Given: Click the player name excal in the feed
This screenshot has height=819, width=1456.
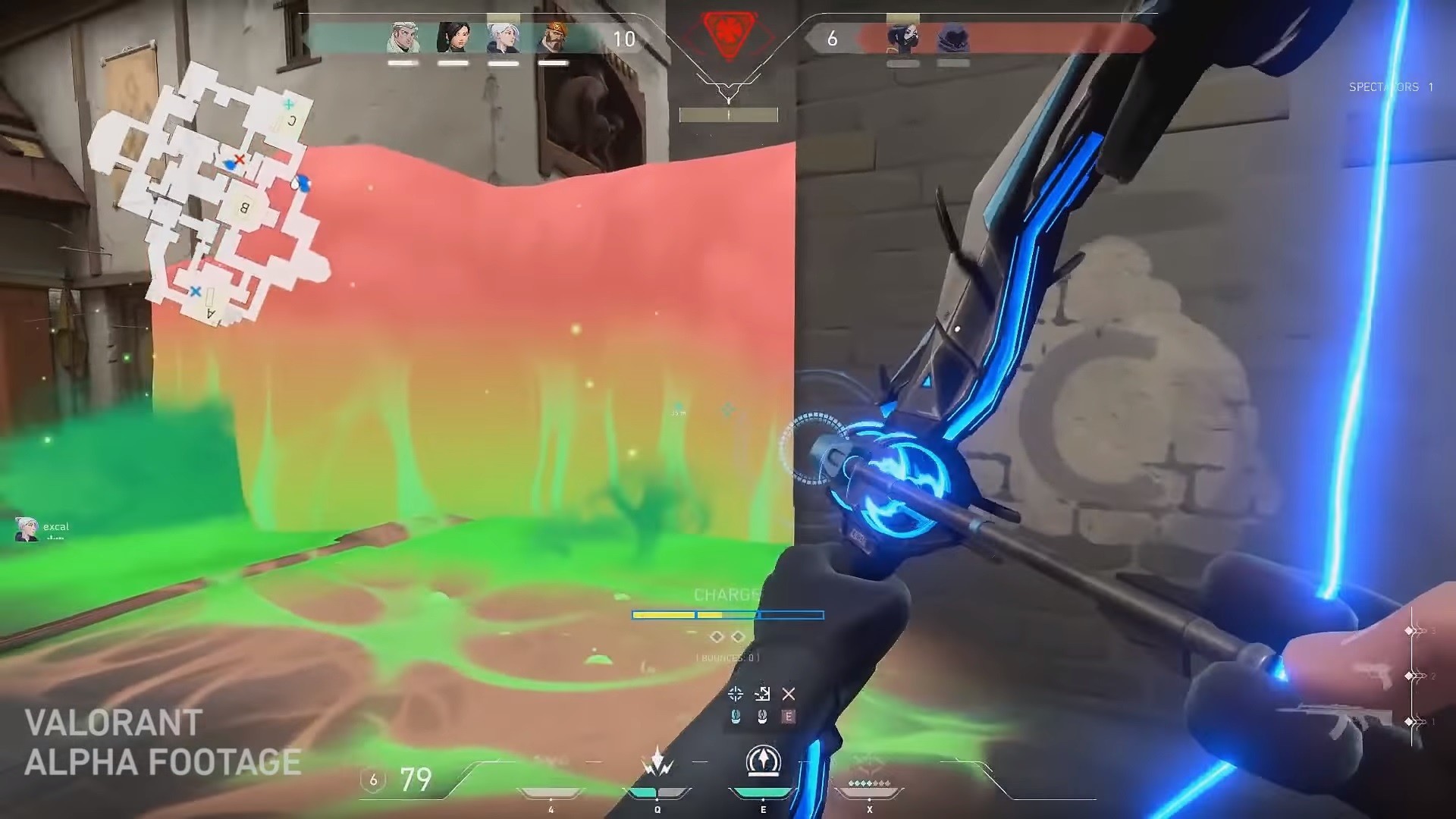Looking at the screenshot, I should coord(57,526).
